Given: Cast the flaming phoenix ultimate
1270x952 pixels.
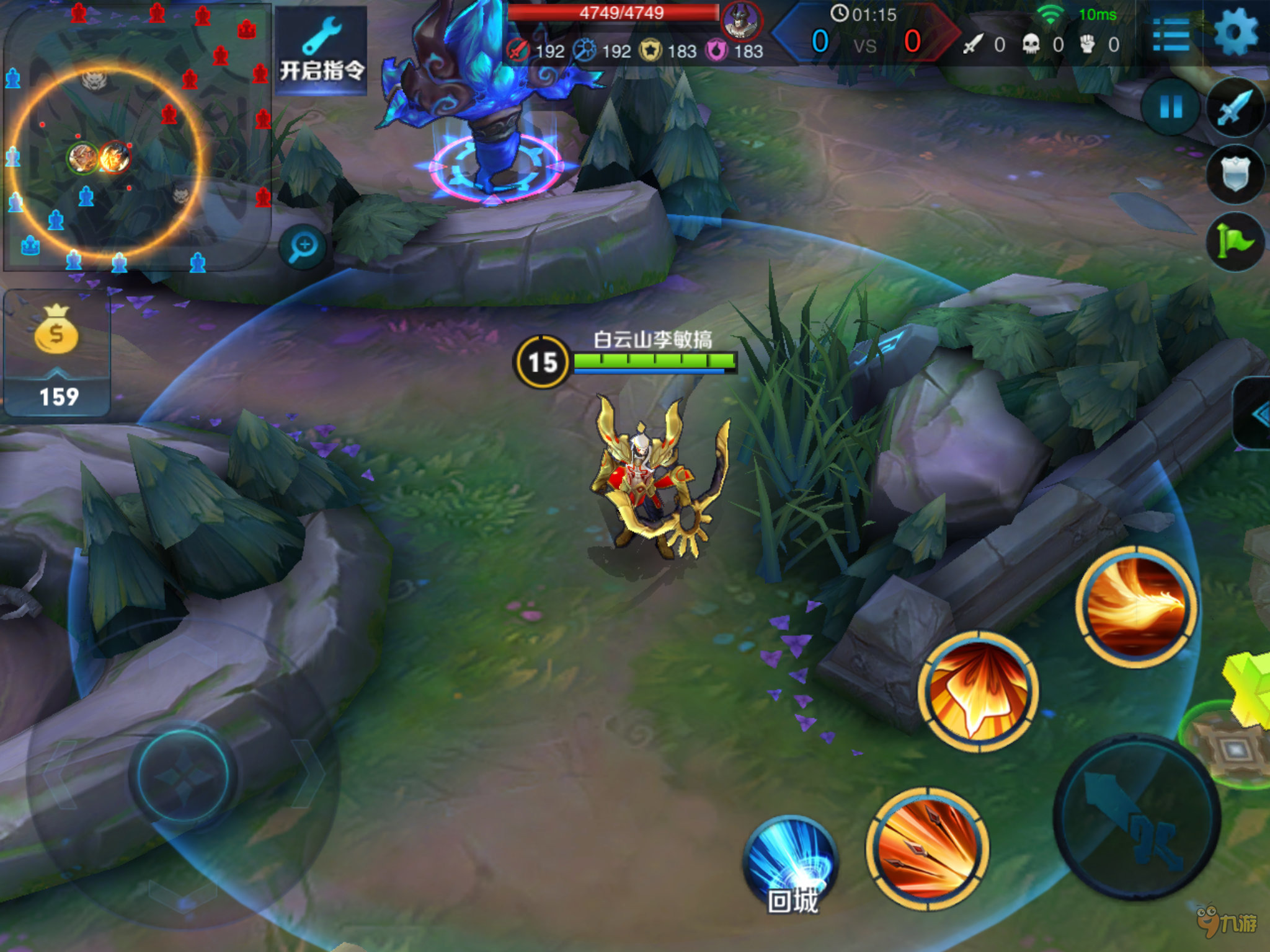Looking at the screenshot, I should (1137, 606).
